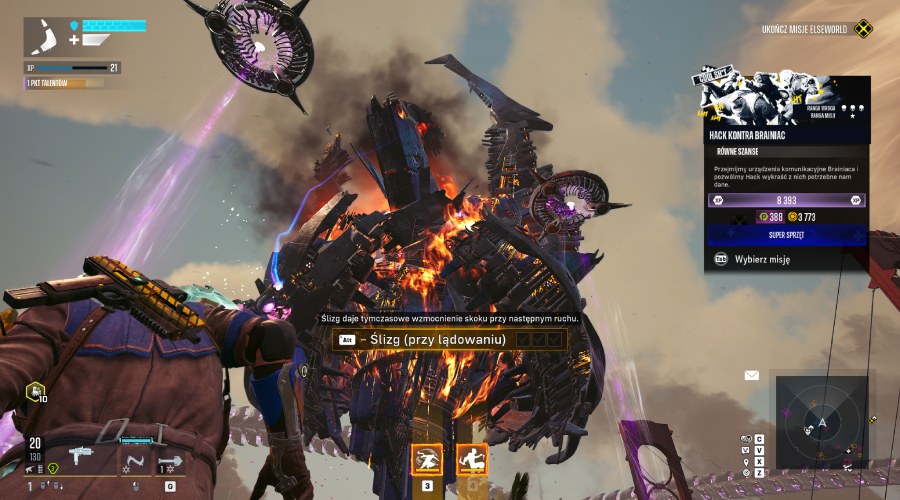Screen dimensions: 900x500
Task: Click the hexagonal squad icon showing 10
Action: 34,391
